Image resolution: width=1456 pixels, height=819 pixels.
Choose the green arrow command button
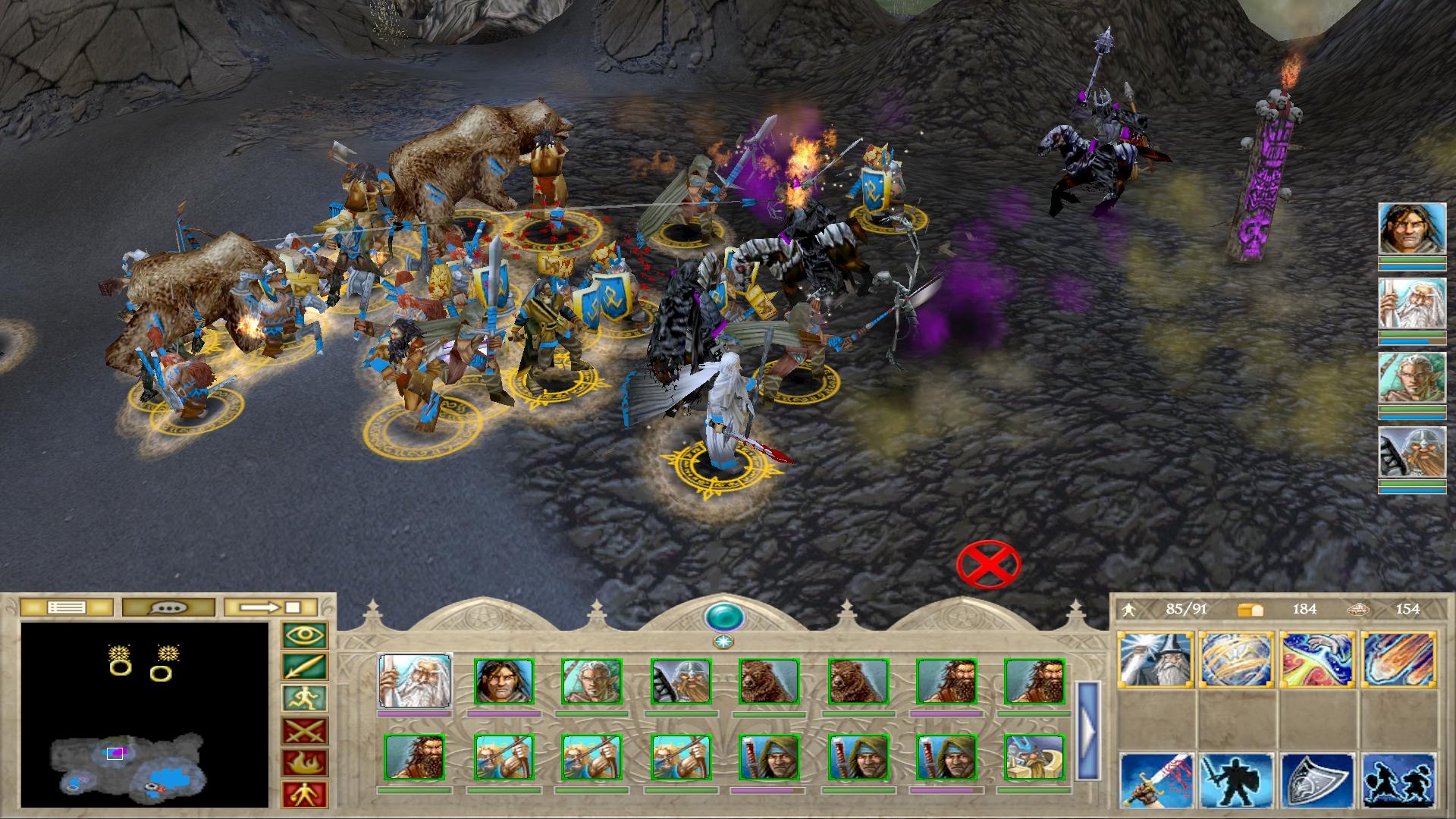pos(304,667)
